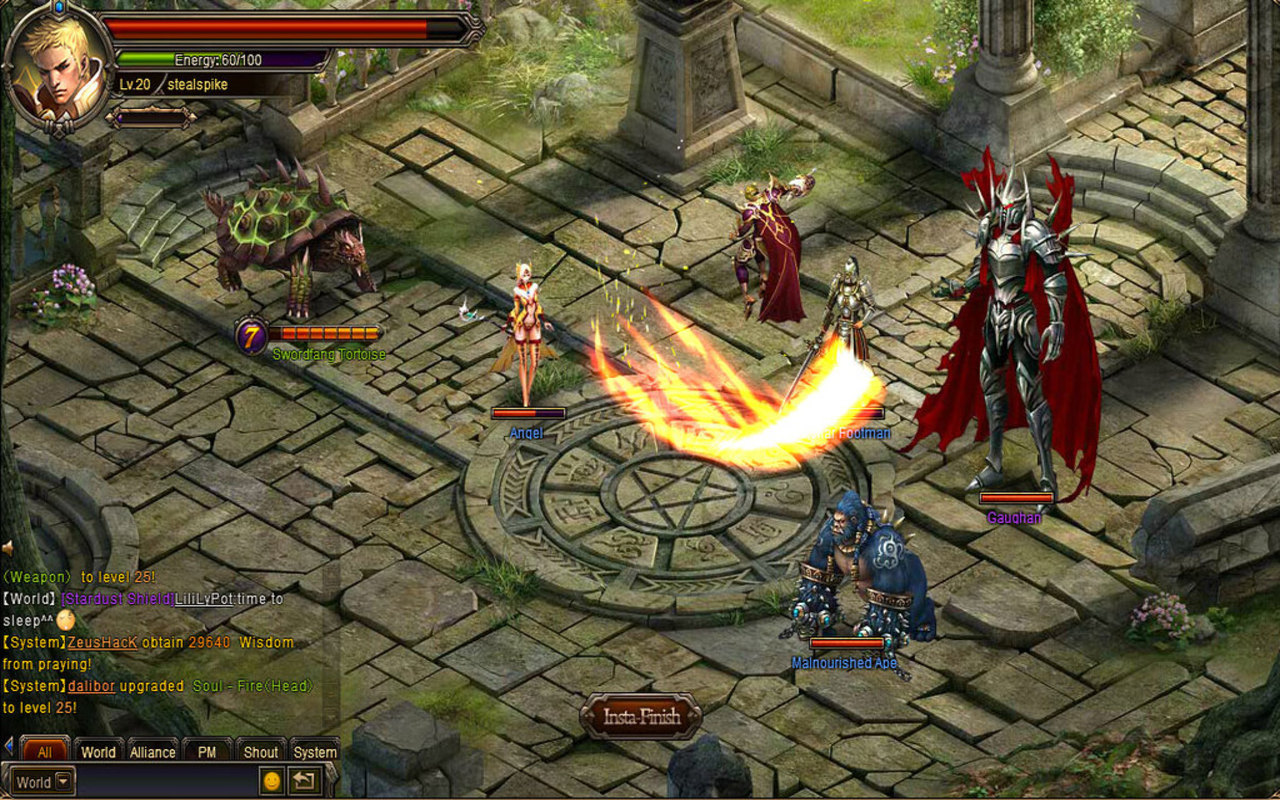This screenshot has width=1280, height=800.
Task: Switch to the Alliance chat tab
Action: point(153,751)
